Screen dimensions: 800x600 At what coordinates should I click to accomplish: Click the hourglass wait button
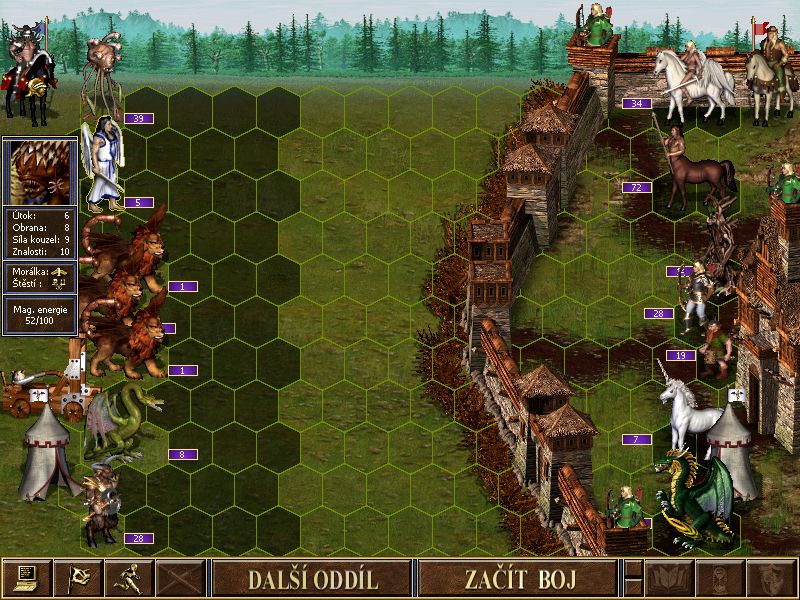[x=720, y=578]
